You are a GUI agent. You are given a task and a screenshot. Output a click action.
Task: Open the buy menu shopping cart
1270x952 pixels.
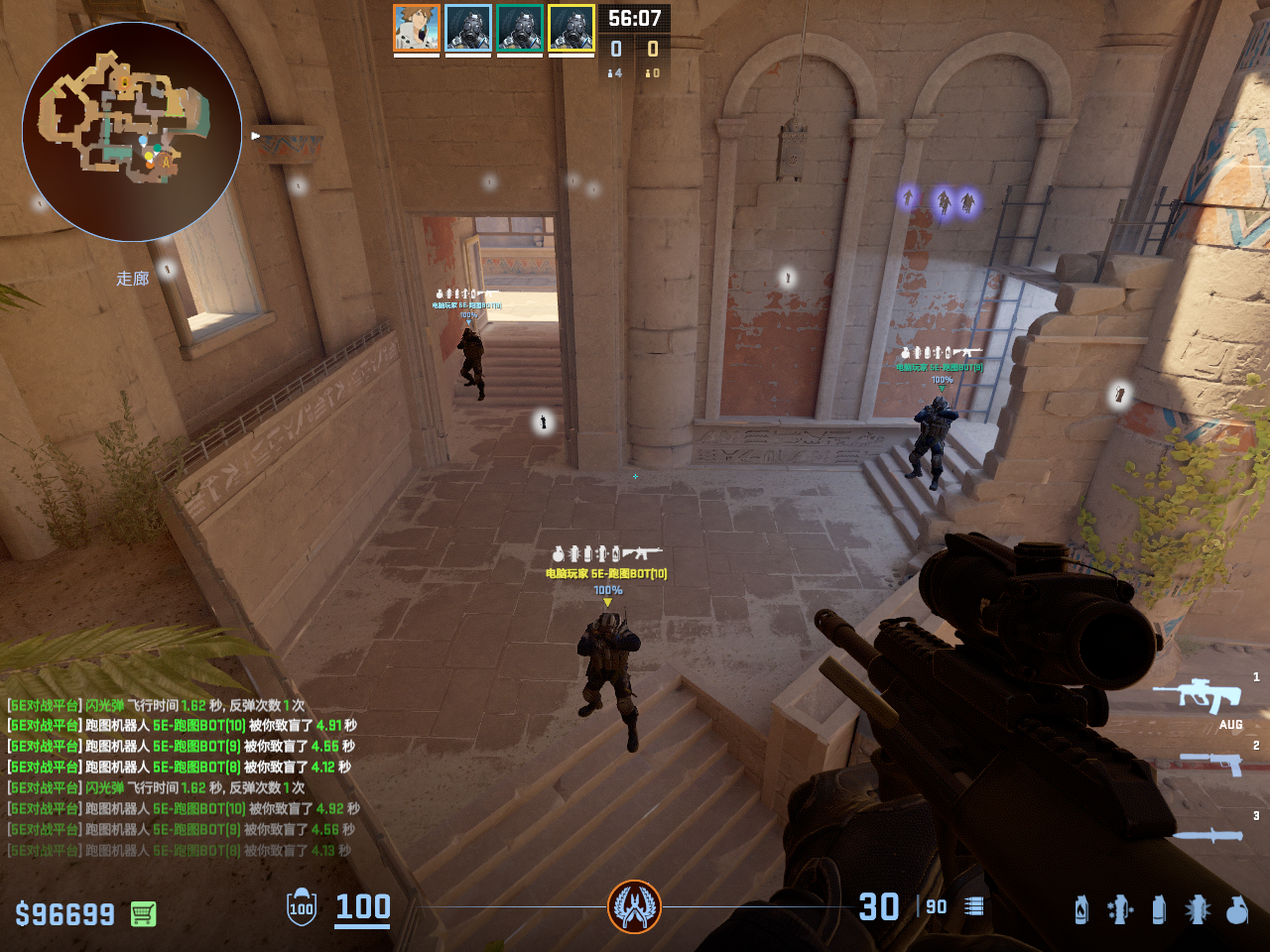(144, 913)
